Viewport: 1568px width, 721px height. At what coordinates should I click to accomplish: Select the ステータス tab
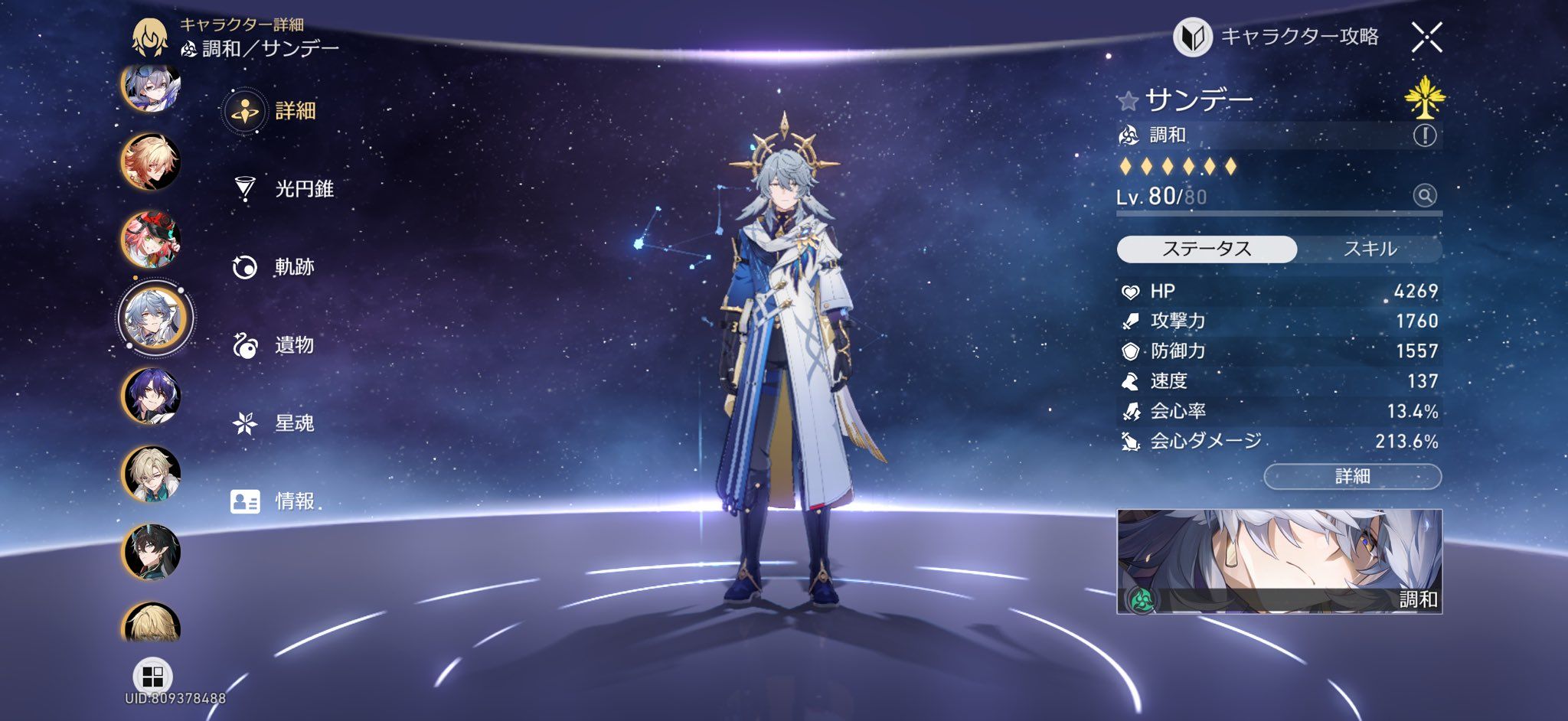click(1207, 249)
